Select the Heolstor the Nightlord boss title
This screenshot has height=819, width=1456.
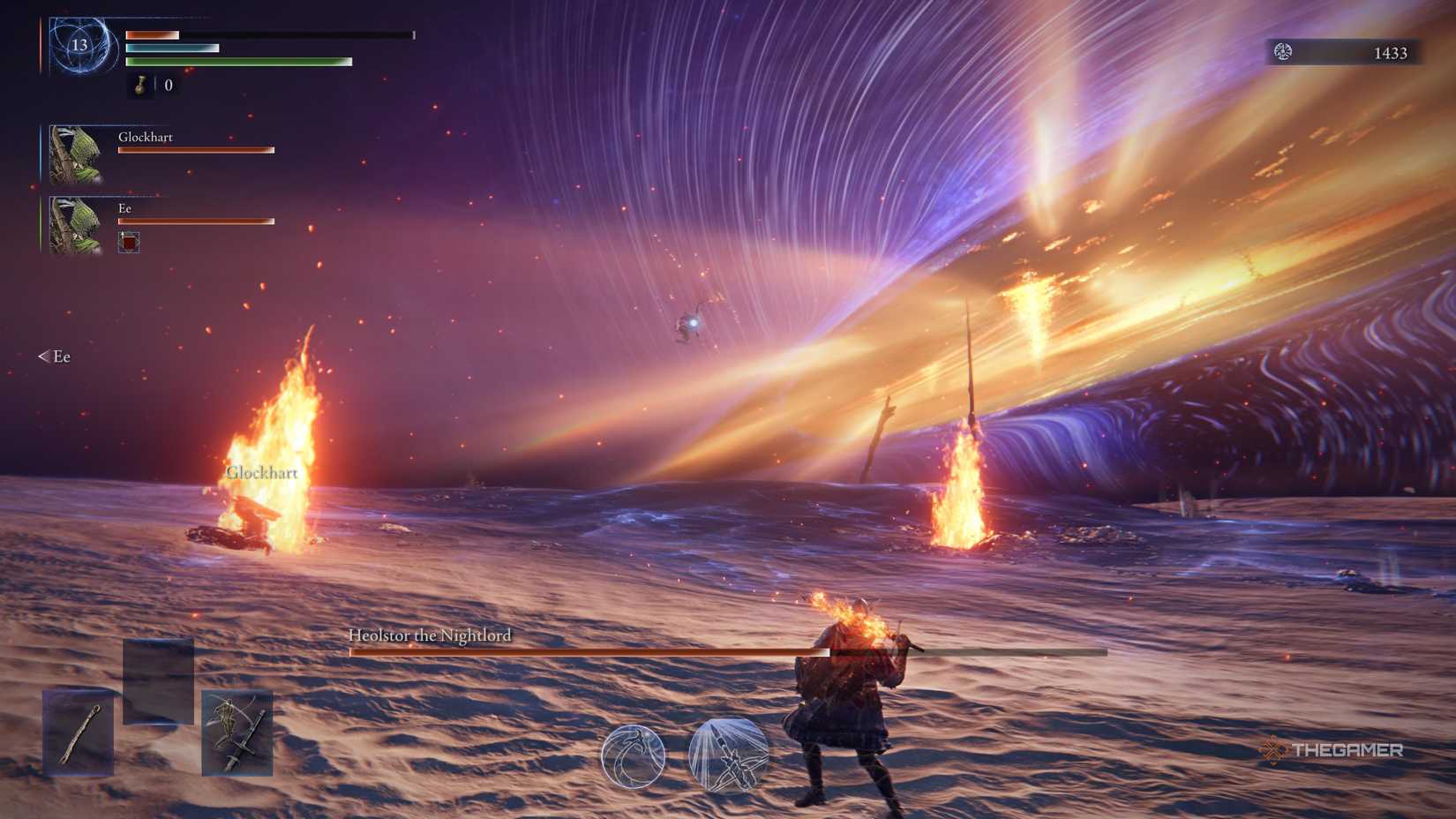[430, 634]
